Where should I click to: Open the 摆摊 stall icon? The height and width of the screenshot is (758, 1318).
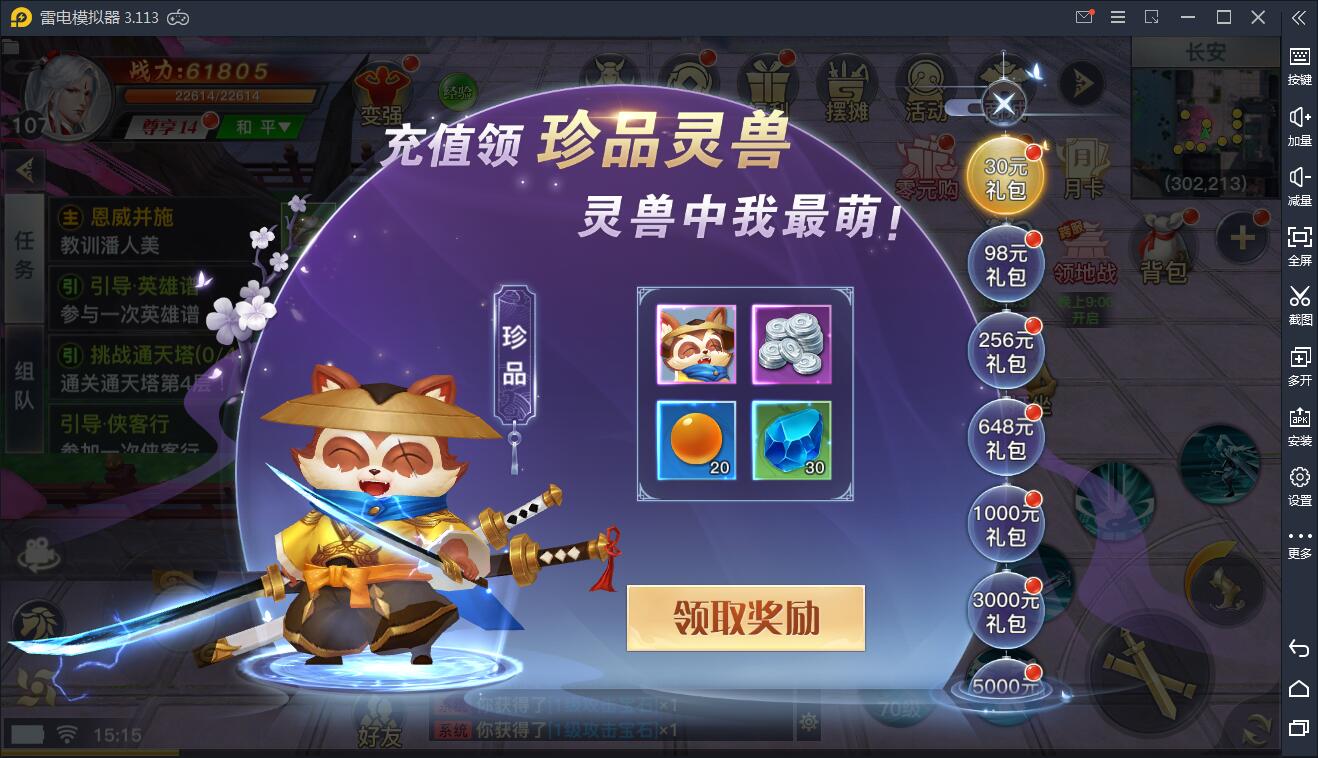[845, 88]
